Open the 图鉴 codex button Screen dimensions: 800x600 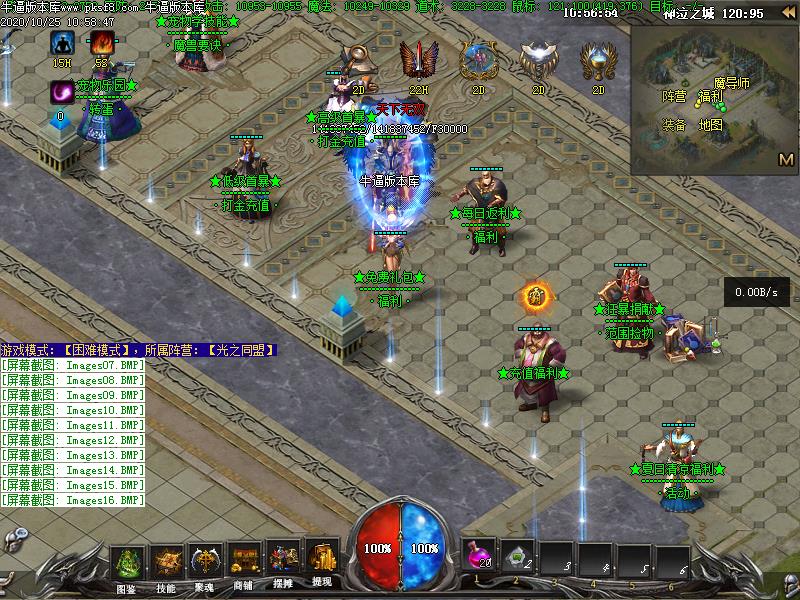(127, 564)
